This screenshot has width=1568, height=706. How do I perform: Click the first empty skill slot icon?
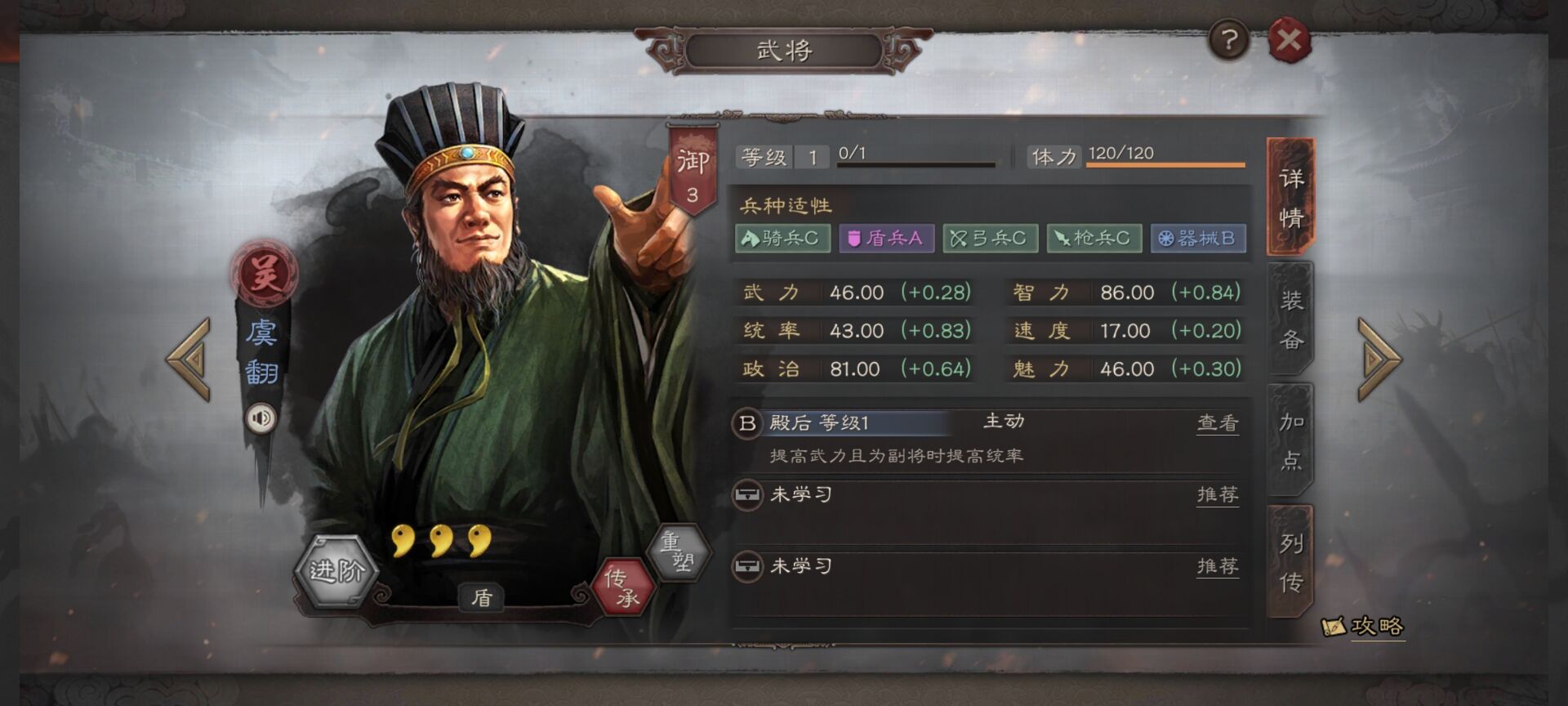pos(748,495)
